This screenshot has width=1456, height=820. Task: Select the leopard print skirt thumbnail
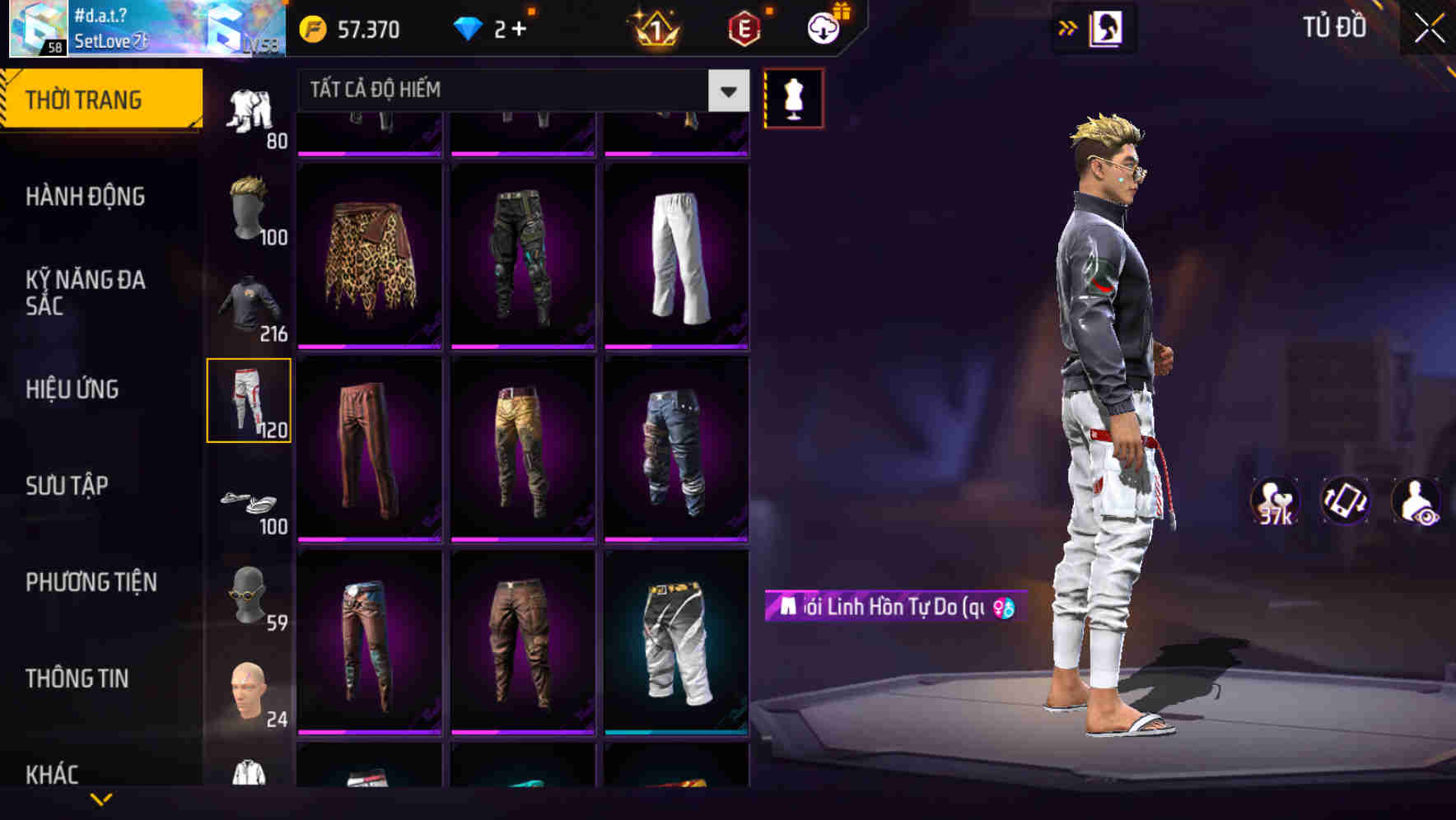(x=369, y=255)
